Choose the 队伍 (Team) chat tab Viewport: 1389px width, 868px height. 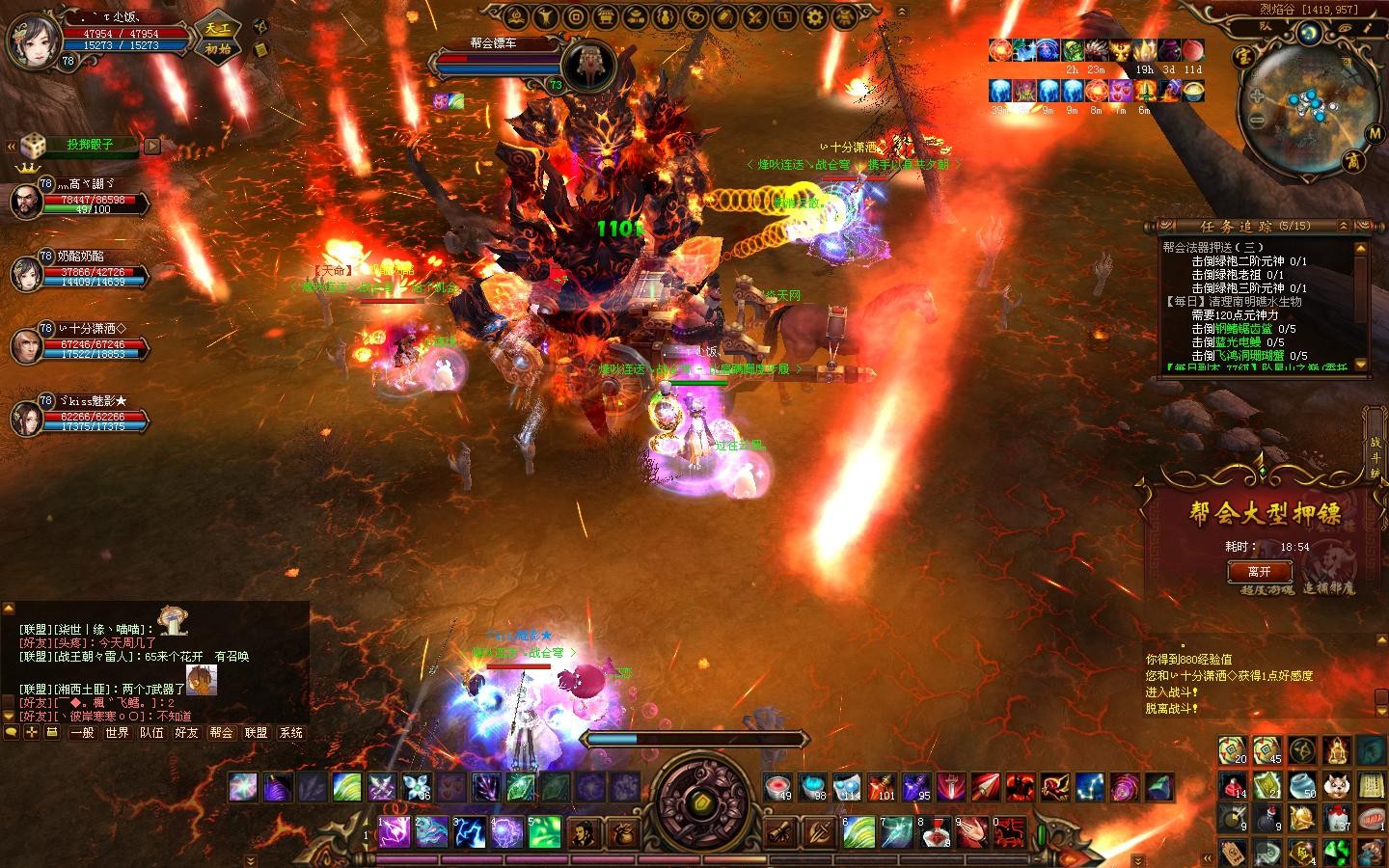pyautogui.click(x=151, y=733)
